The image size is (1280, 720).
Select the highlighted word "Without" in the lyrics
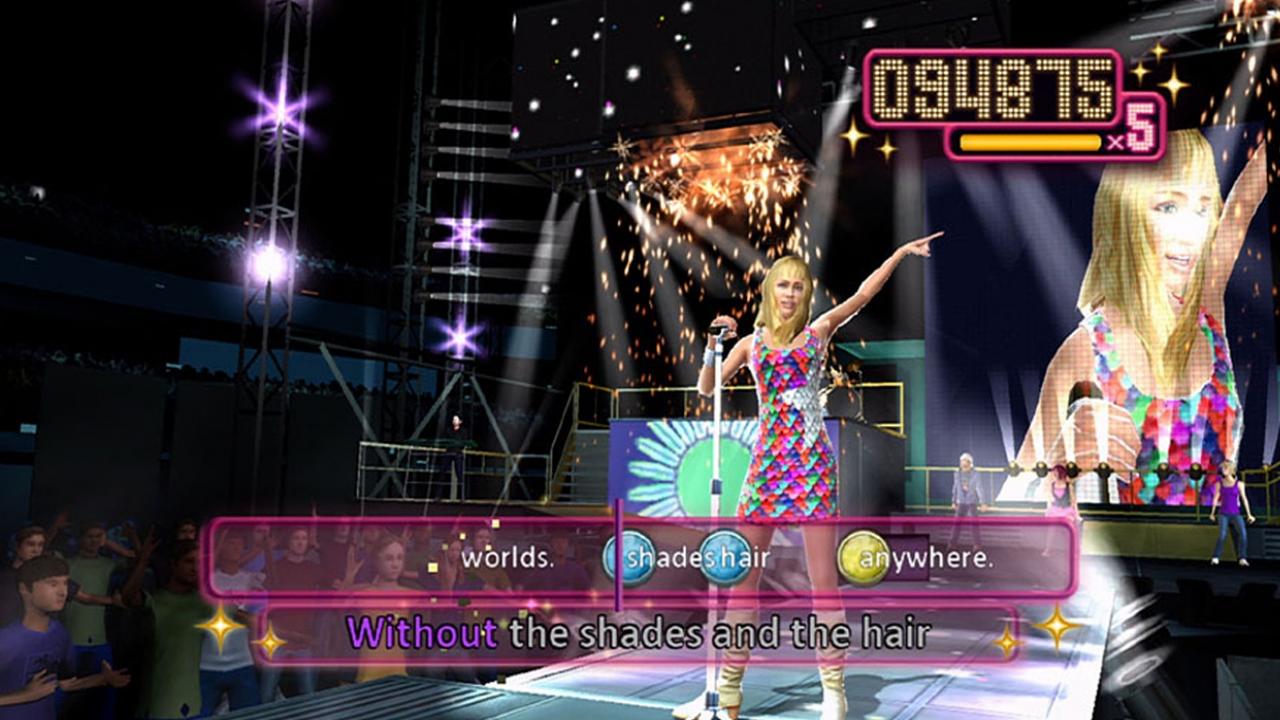point(424,631)
